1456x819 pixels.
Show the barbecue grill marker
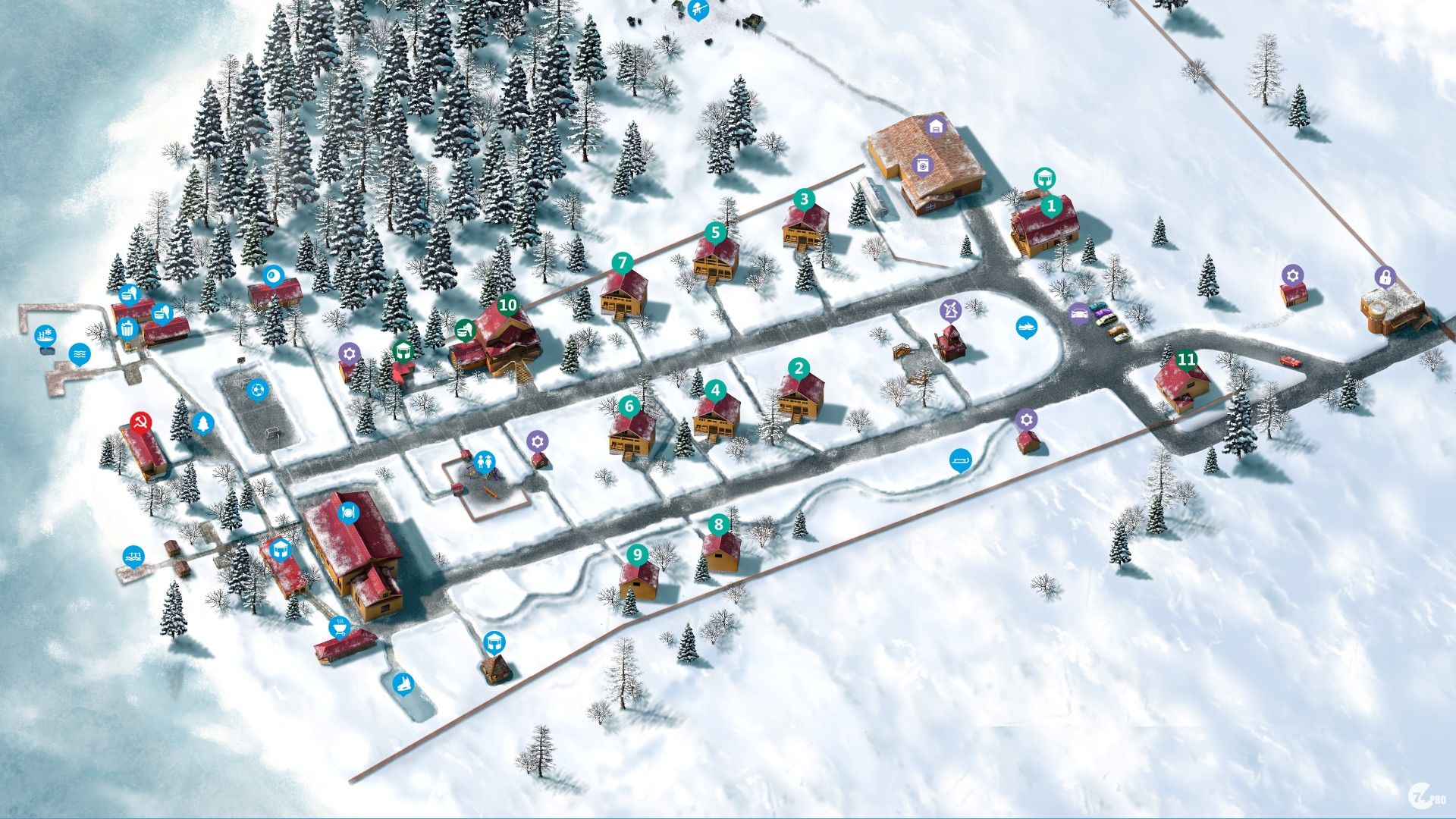pos(339,627)
